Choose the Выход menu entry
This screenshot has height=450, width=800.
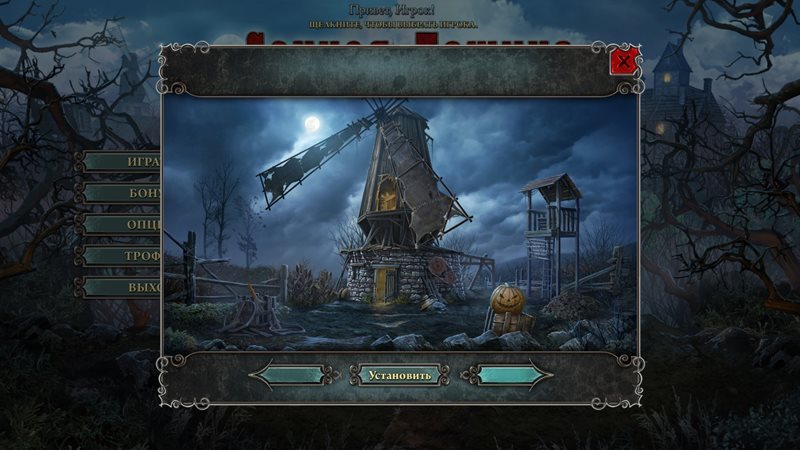(122, 287)
